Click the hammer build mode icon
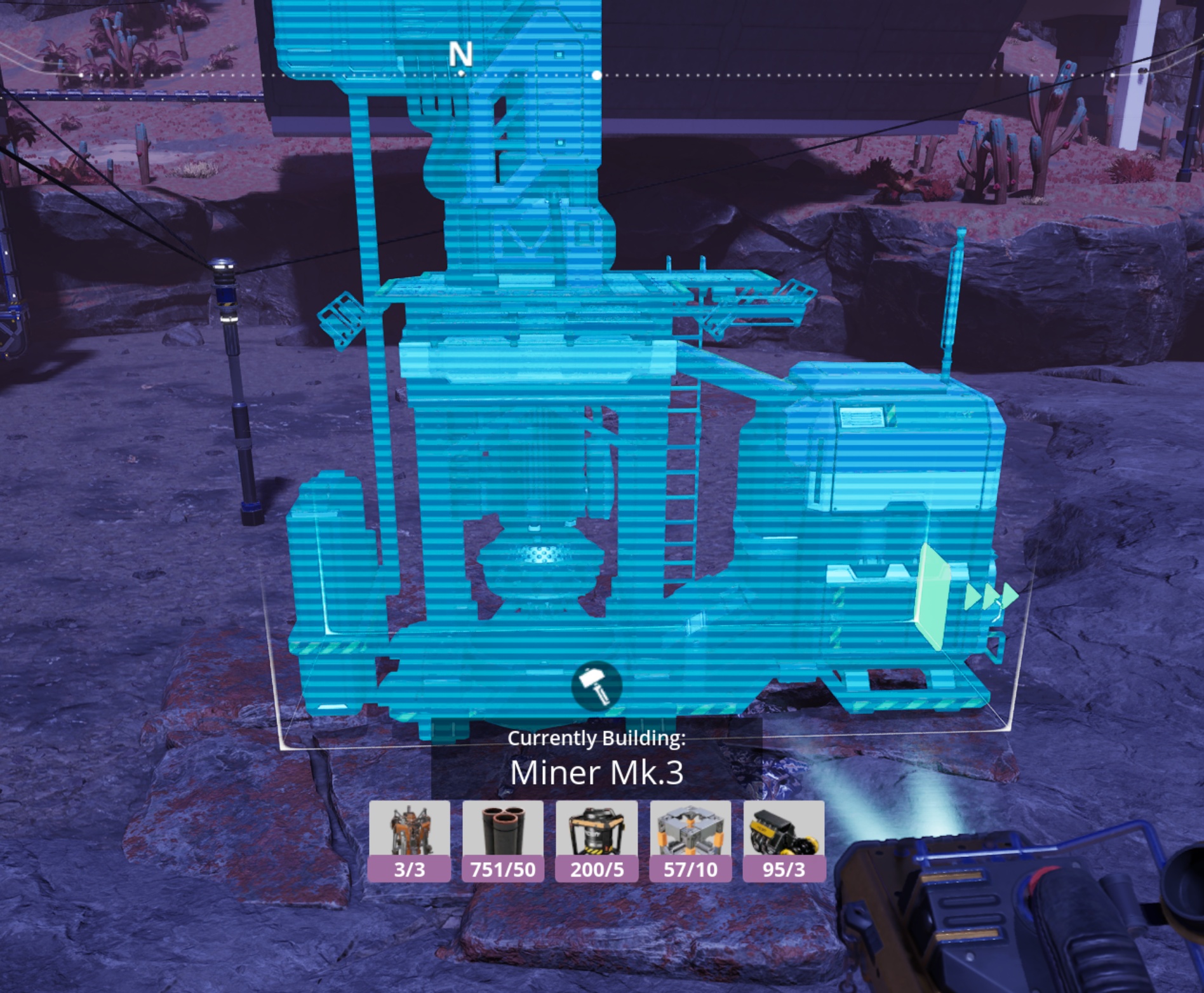1204x993 pixels. [596, 686]
